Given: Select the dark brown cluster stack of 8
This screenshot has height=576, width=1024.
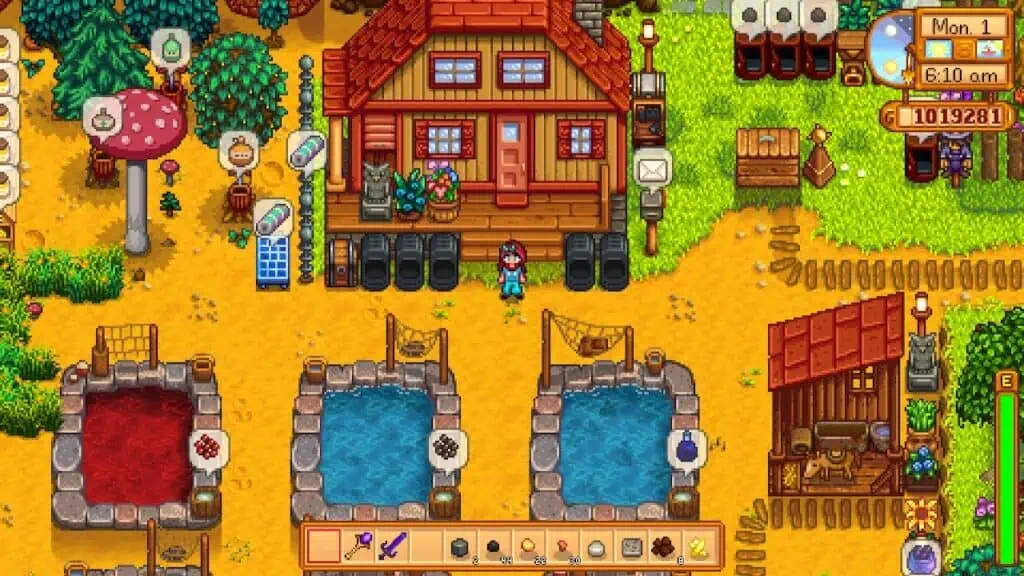Looking at the screenshot, I should [664, 546].
